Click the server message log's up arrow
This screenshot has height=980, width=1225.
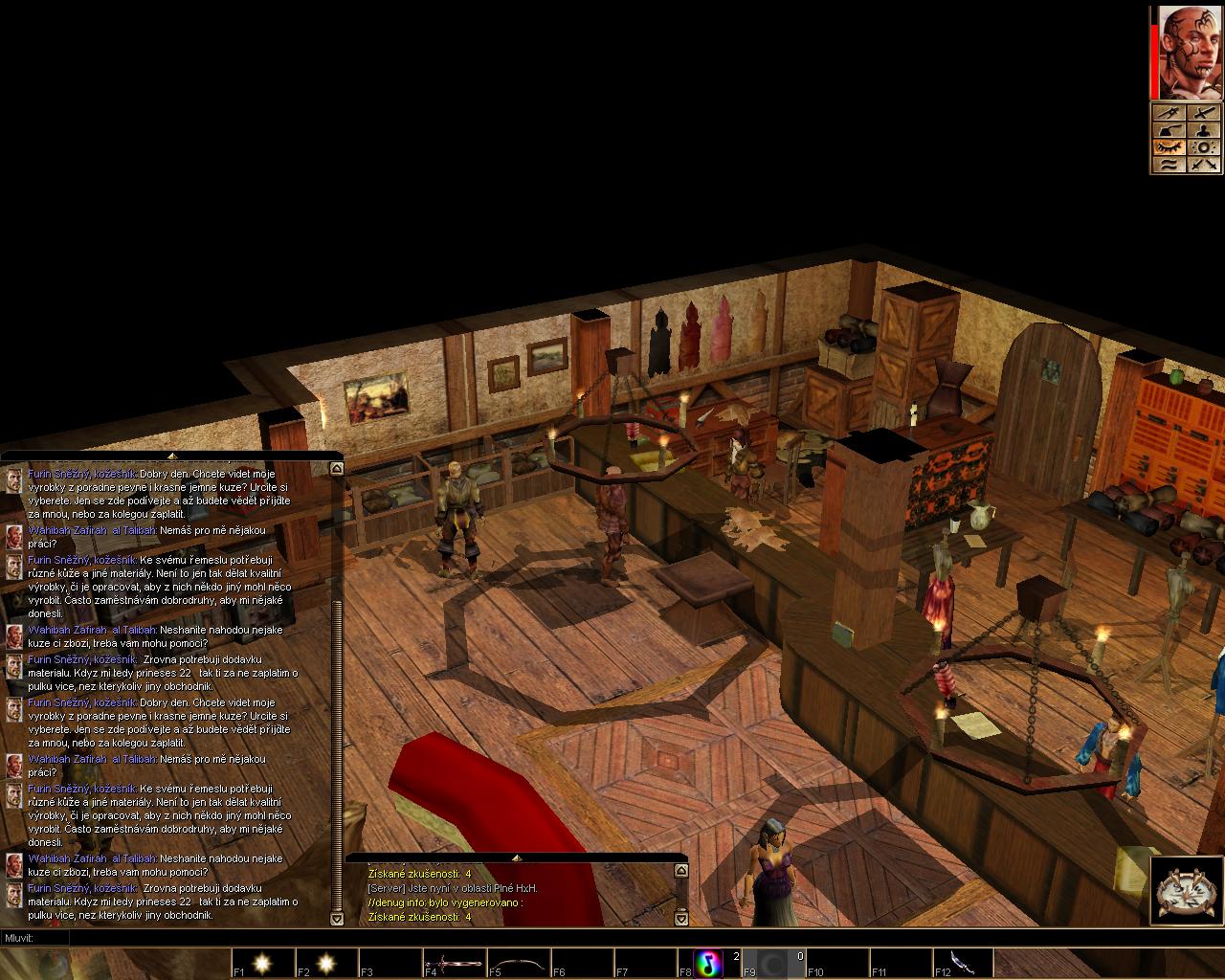pyautogui.click(x=681, y=871)
